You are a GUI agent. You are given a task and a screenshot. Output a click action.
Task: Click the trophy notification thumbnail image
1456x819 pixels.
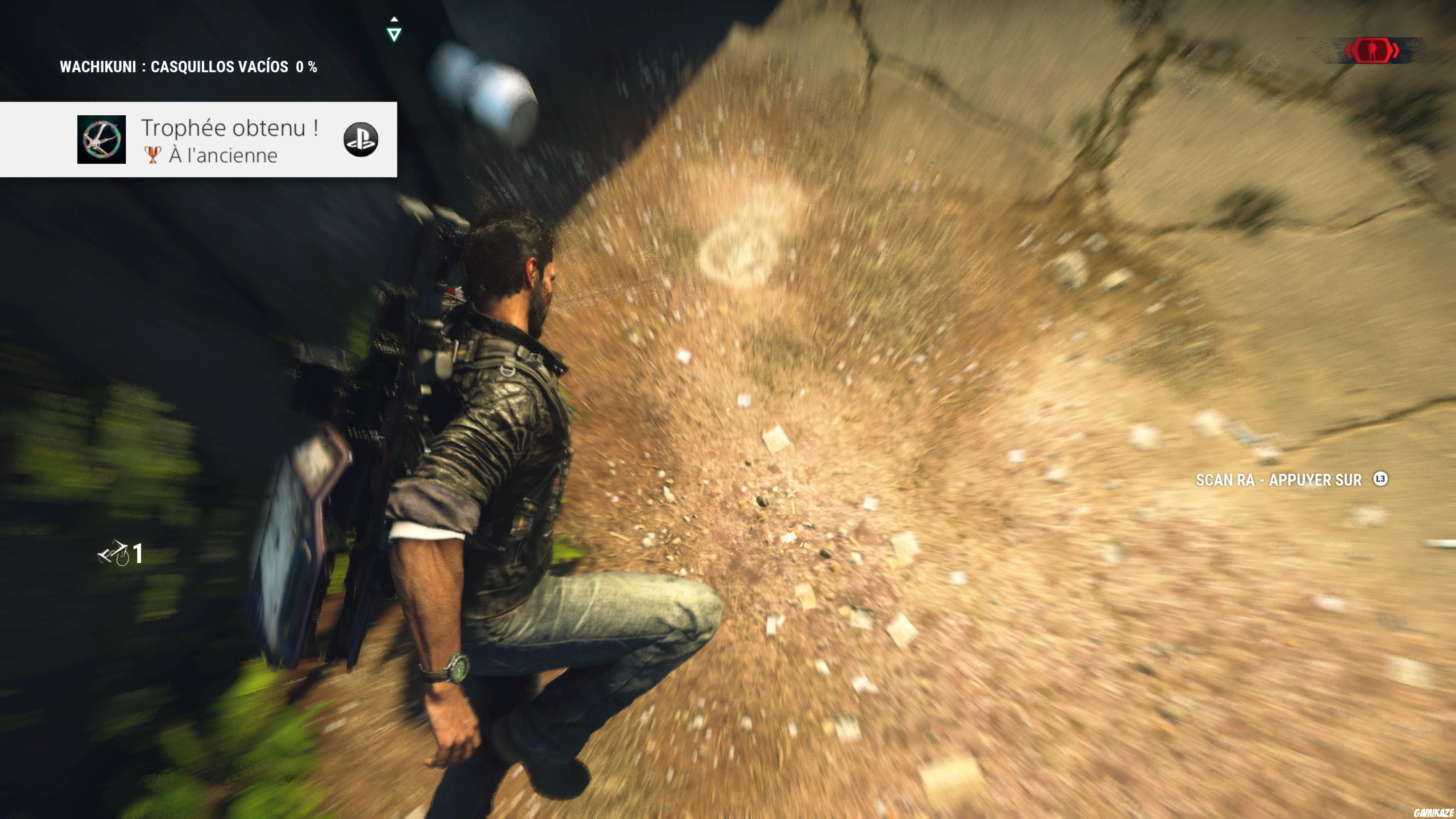pyautogui.click(x=102, y=140)
